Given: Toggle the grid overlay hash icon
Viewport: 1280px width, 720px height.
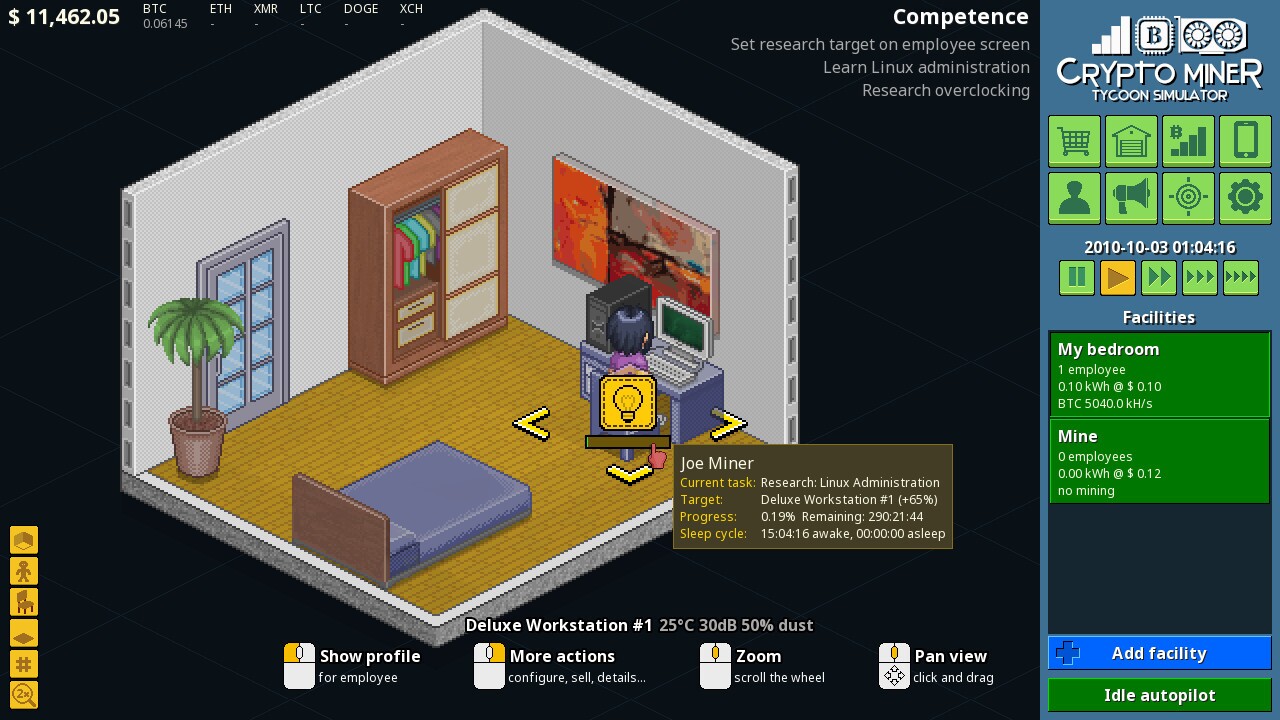Looking at the screenshot, I should [24, 664].
